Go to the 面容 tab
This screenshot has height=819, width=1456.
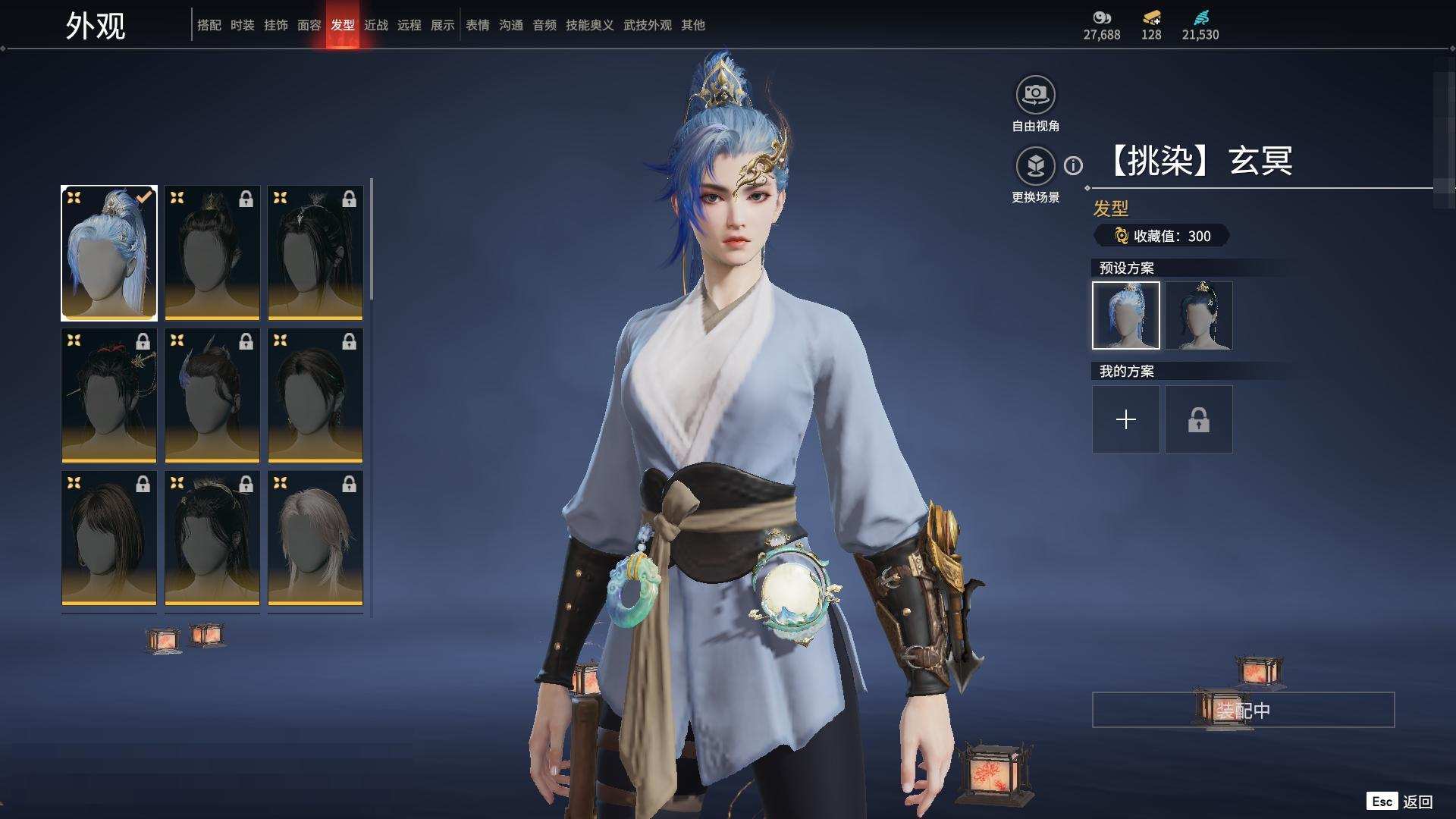pos(309,25)
